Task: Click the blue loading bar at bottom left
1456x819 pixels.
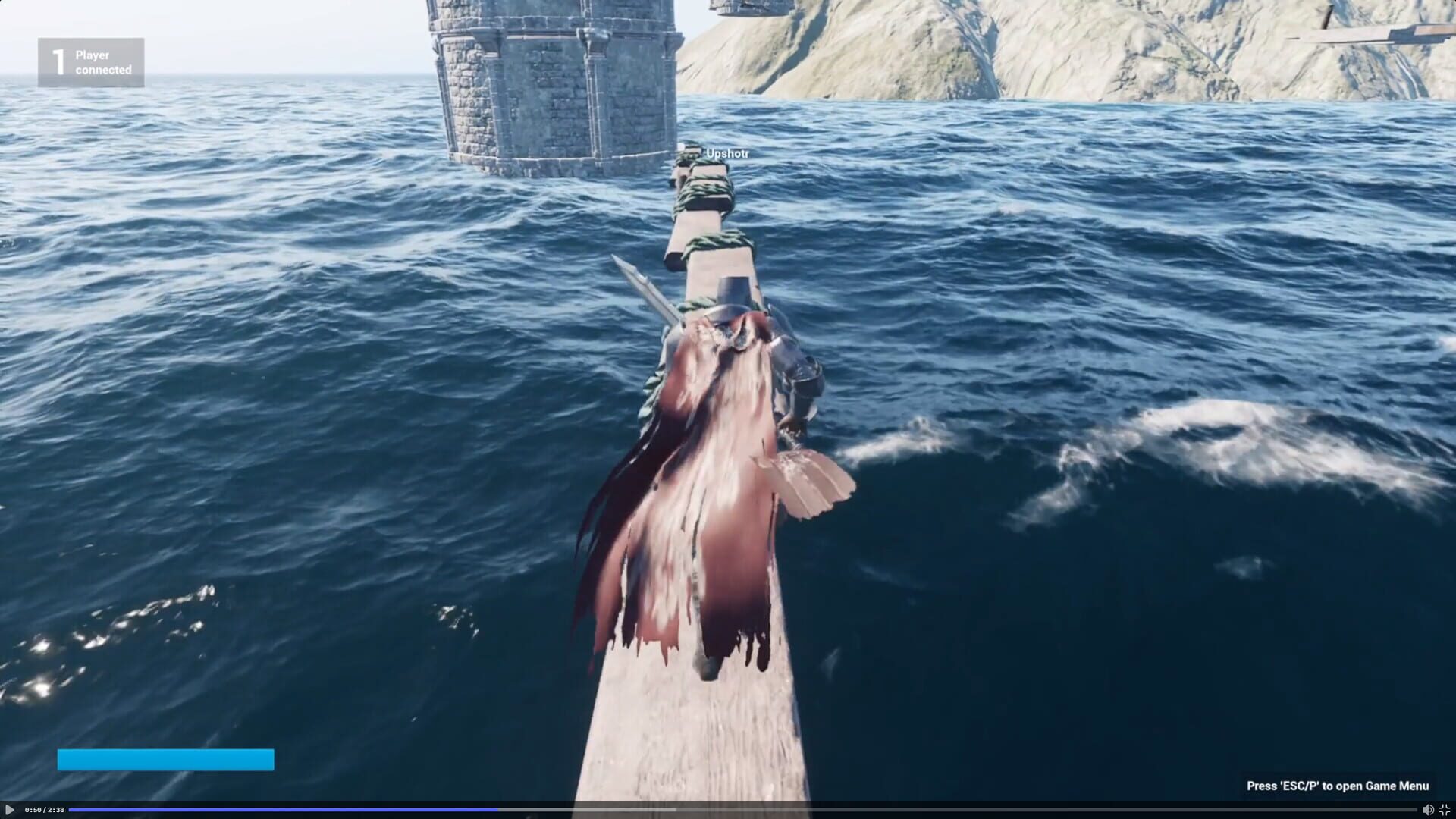Action: (165, 758)
